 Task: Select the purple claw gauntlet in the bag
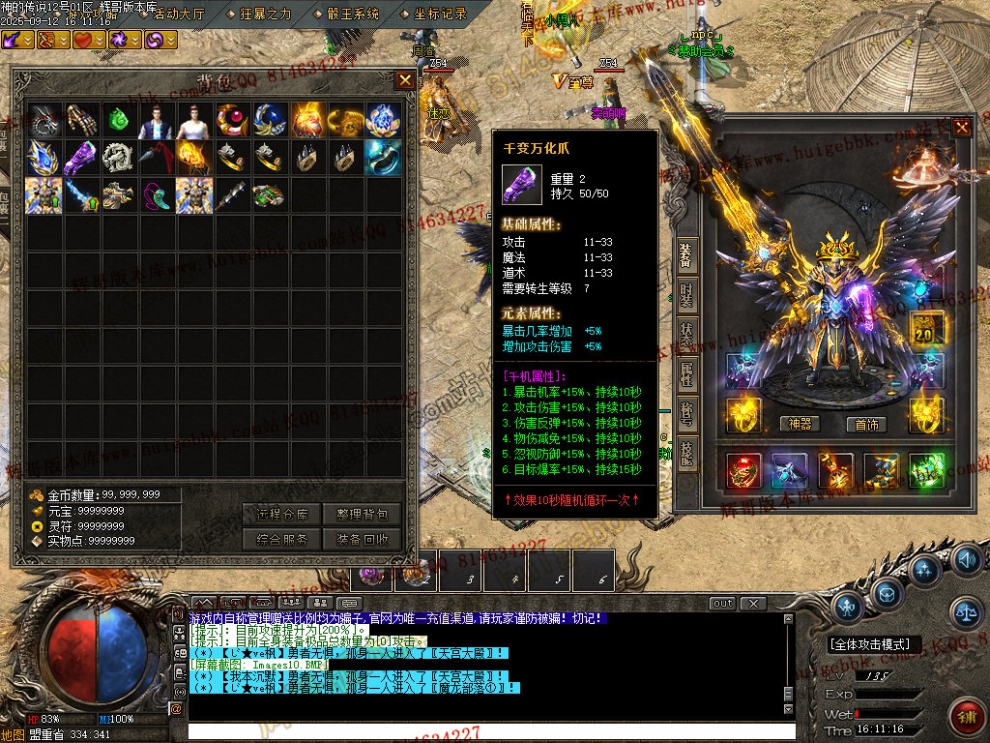(82, 157)
